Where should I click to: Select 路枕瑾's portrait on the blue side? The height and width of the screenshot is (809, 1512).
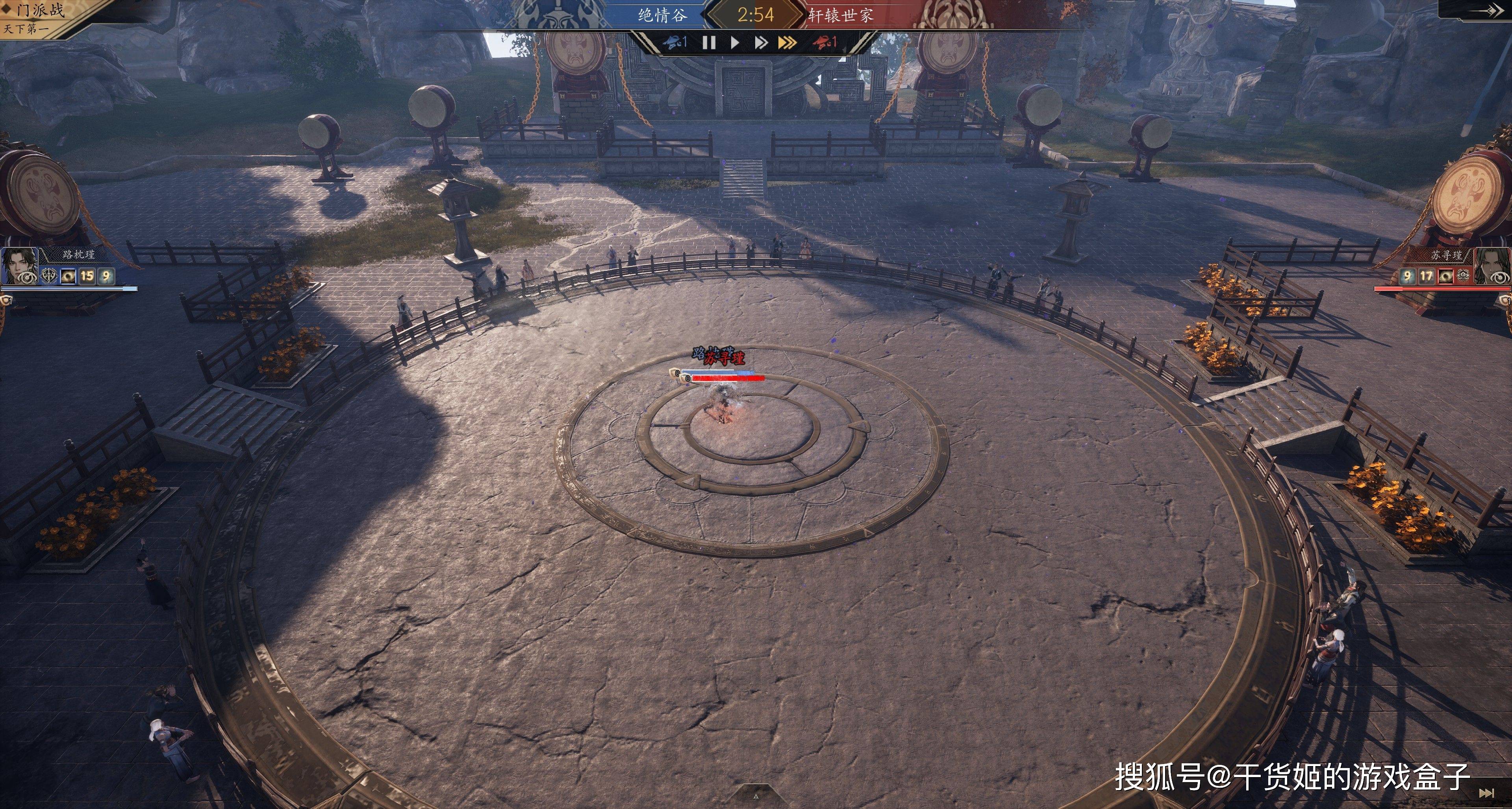19,266
